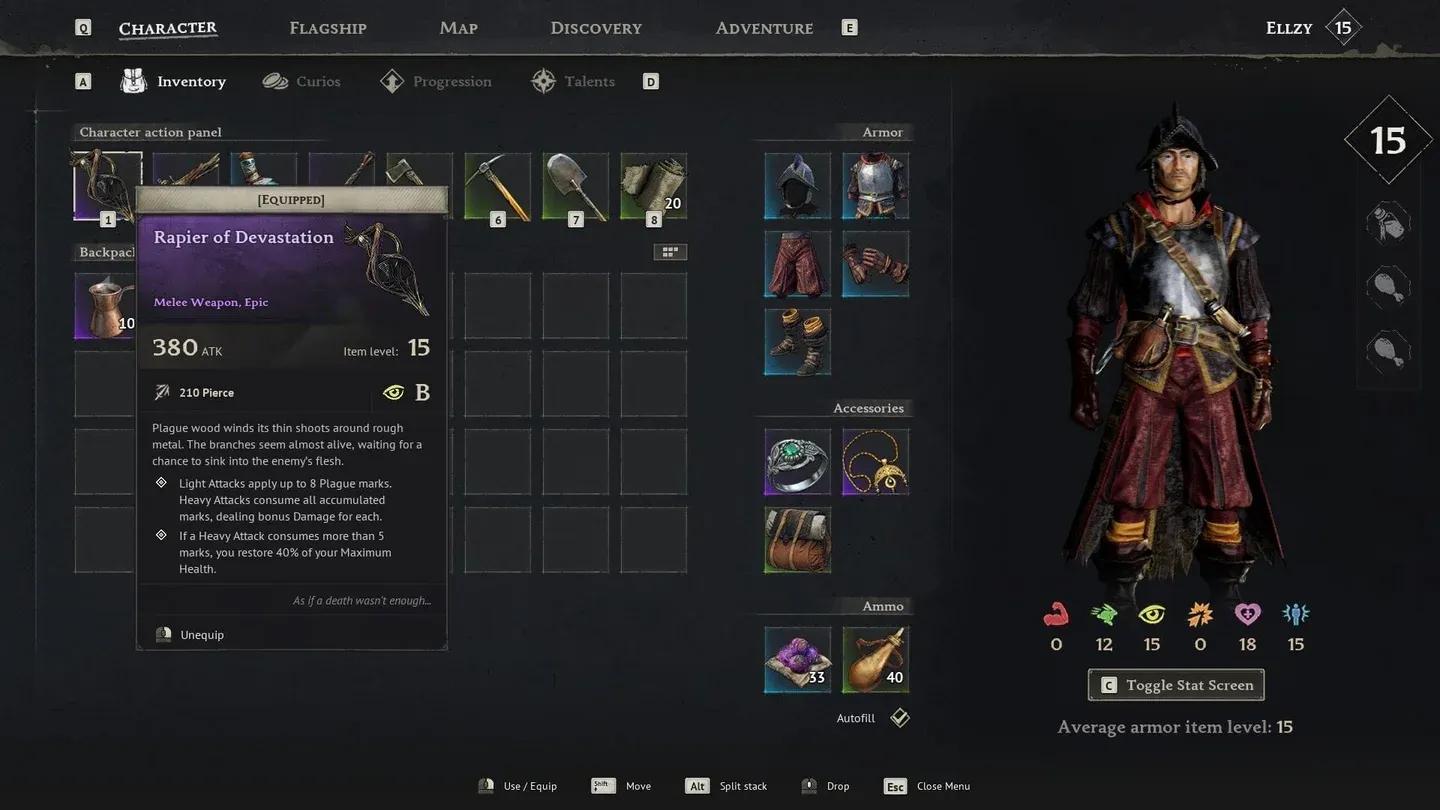
Task: Select the equipped boots
Action: 797,342
